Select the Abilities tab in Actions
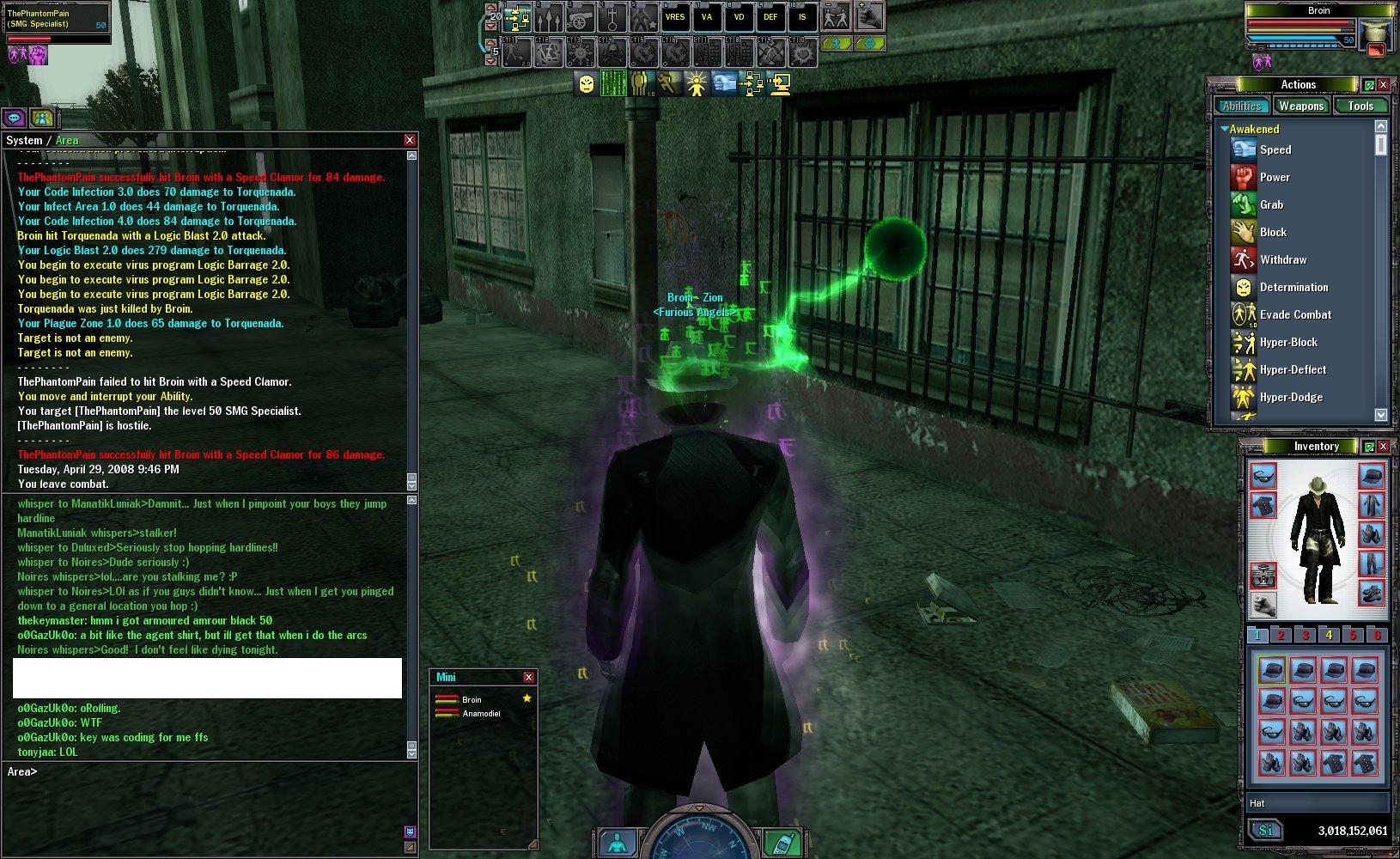Image resolution: width=1400 pixels, height=859 pixels. click(x=1242, y=106)
